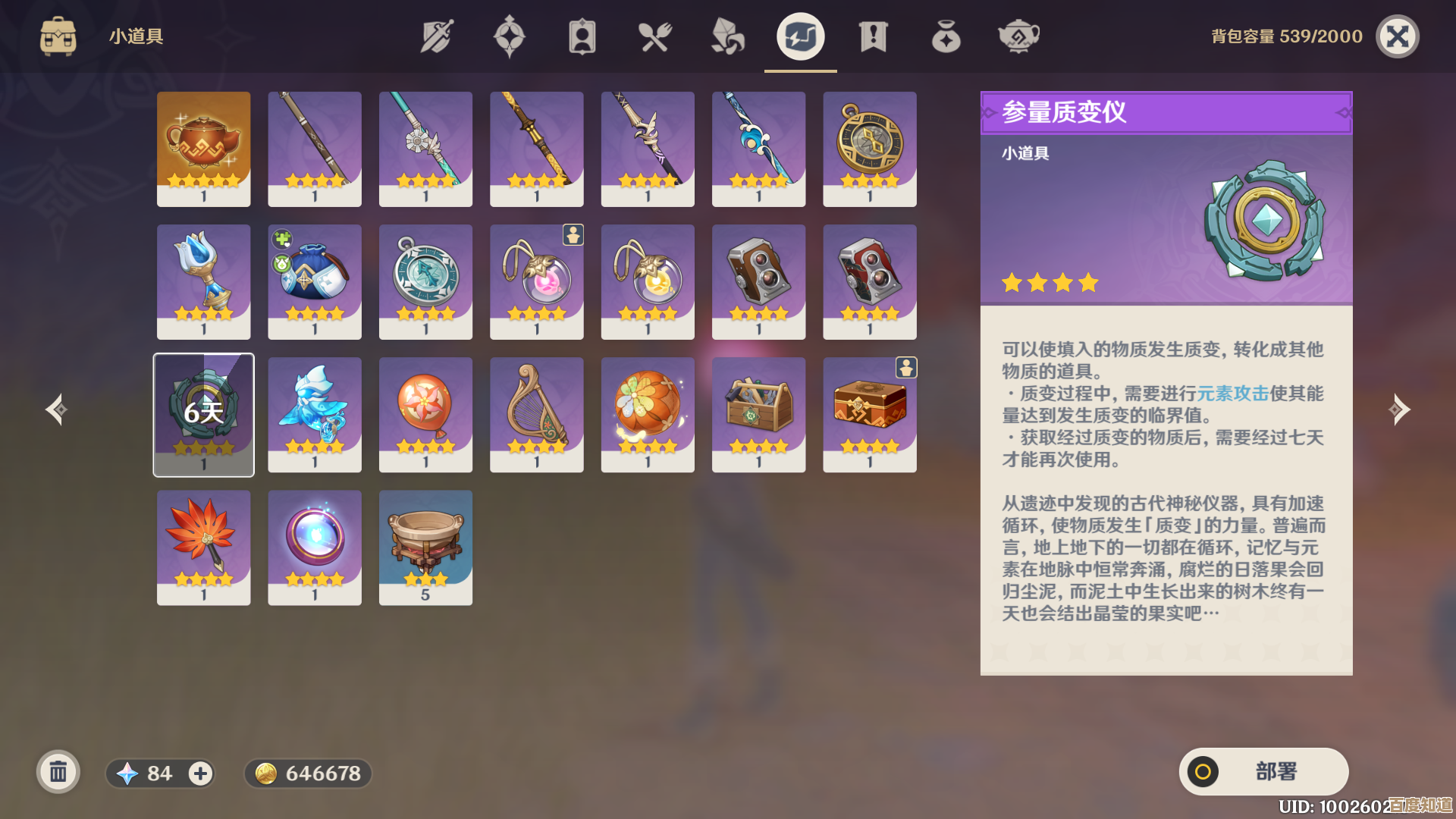
Task: Stay on the highlighted Gadgets tab
Action: tap(800, 35)
